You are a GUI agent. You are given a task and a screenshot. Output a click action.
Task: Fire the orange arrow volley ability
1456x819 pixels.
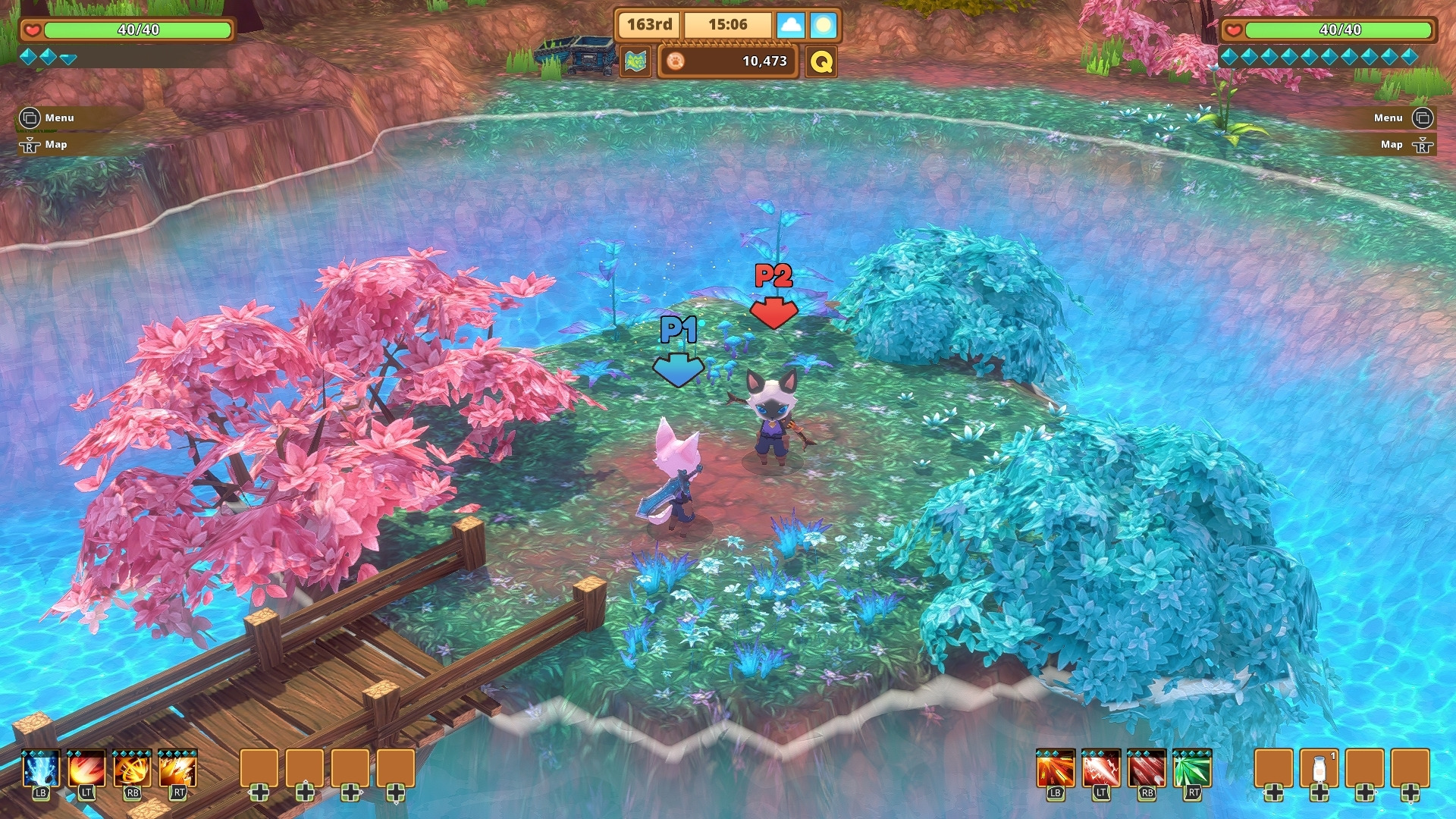(x=1055, y=770)
